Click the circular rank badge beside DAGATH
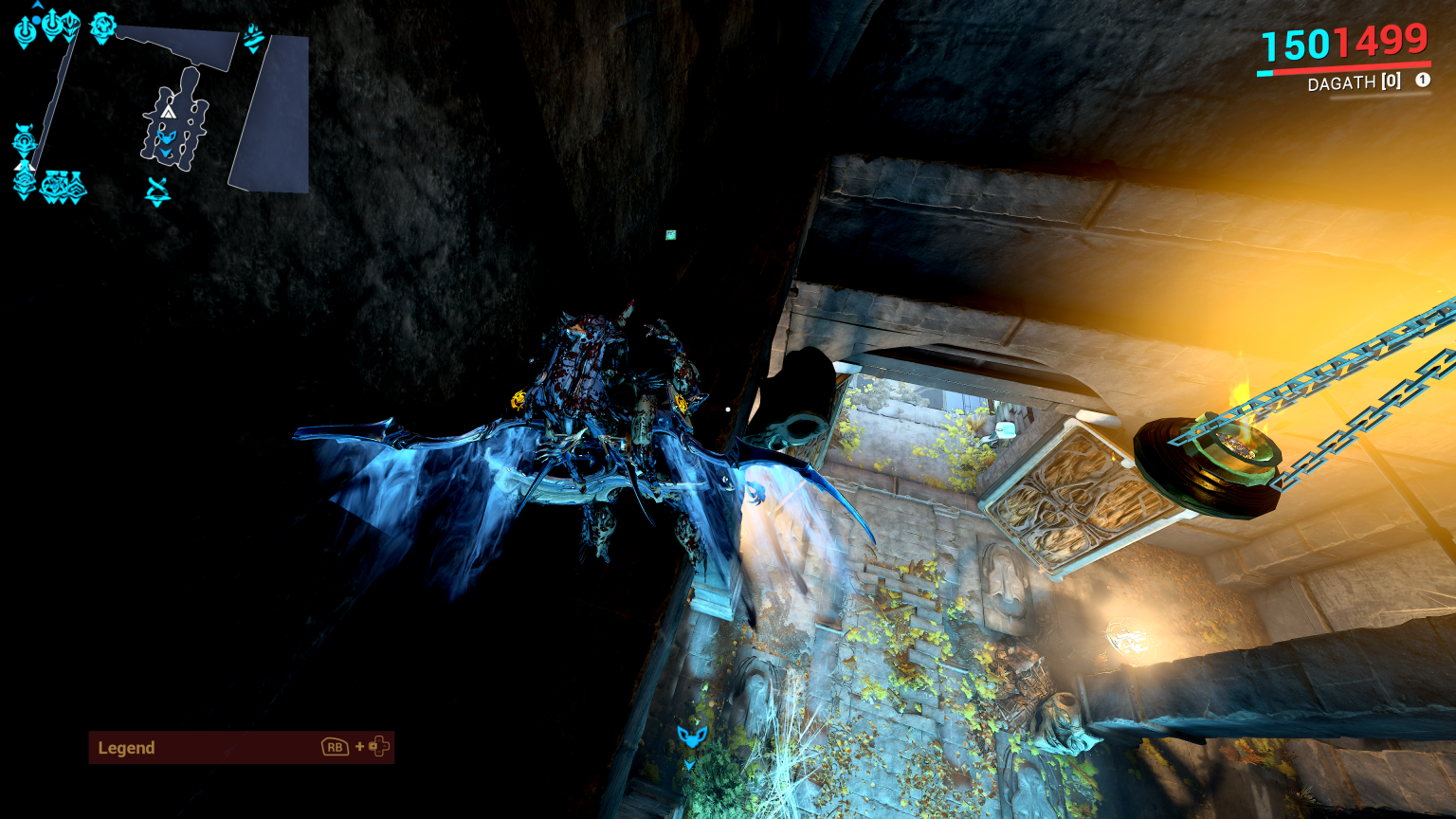 pyautogui.click(x=1421, y=82)
